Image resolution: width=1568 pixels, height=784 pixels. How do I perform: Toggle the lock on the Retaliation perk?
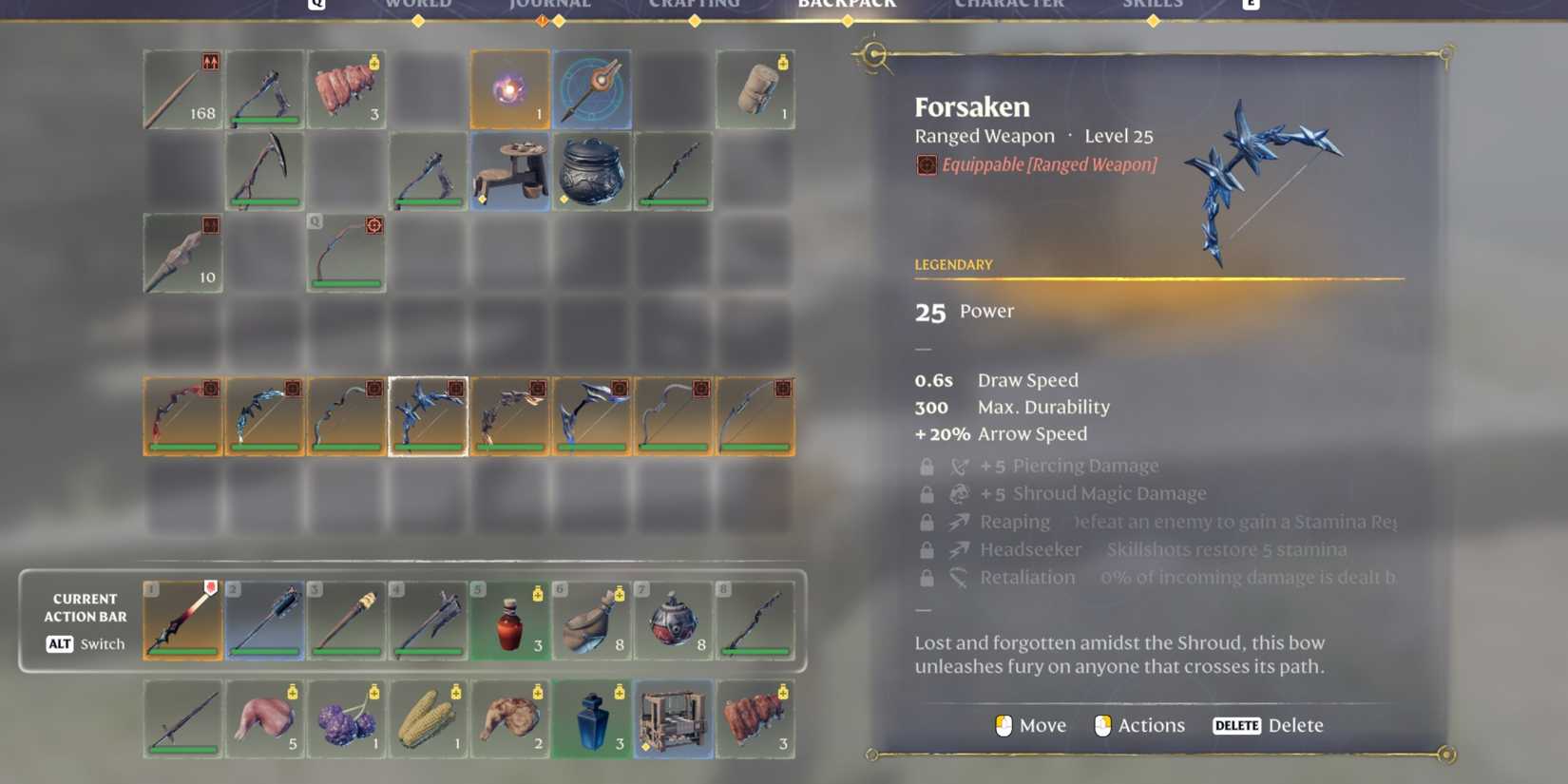point(927,576)
